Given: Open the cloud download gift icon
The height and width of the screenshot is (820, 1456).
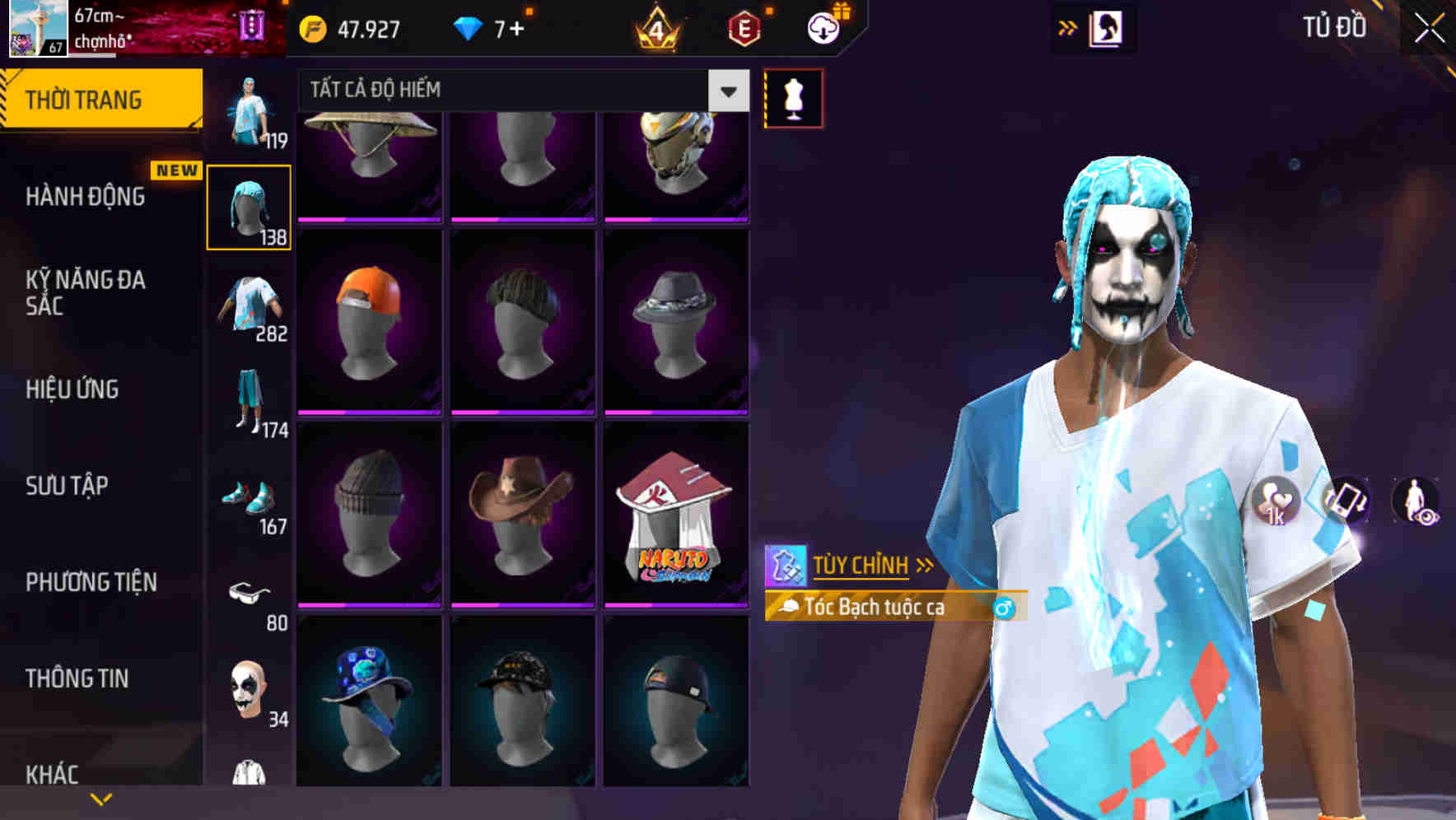Looking at the screenshot, I should click(824, 27).
